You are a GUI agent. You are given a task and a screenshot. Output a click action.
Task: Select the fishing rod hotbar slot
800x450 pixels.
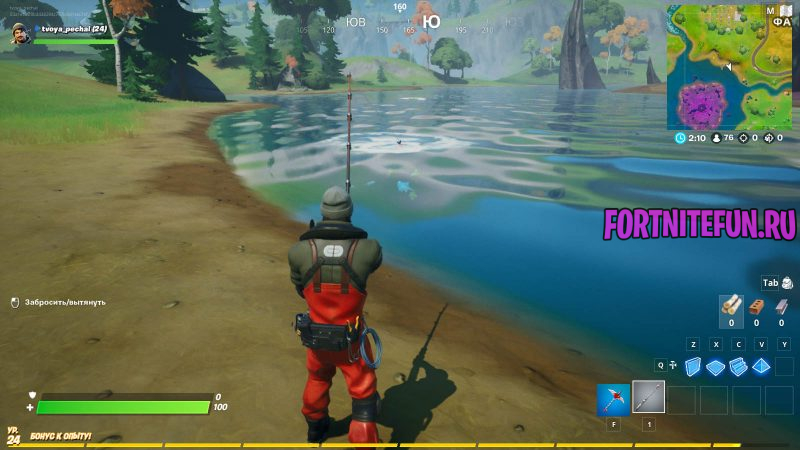648,398
